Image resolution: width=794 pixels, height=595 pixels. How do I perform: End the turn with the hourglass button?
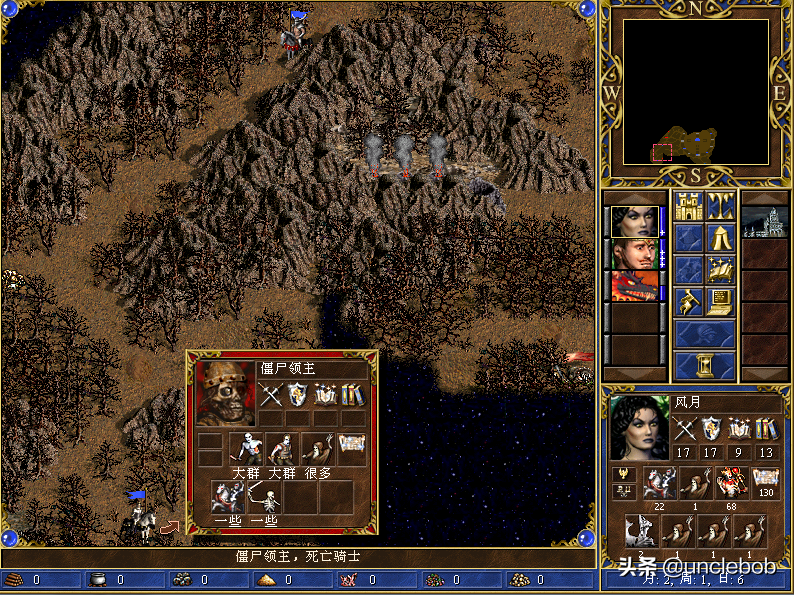click(704, 364)
